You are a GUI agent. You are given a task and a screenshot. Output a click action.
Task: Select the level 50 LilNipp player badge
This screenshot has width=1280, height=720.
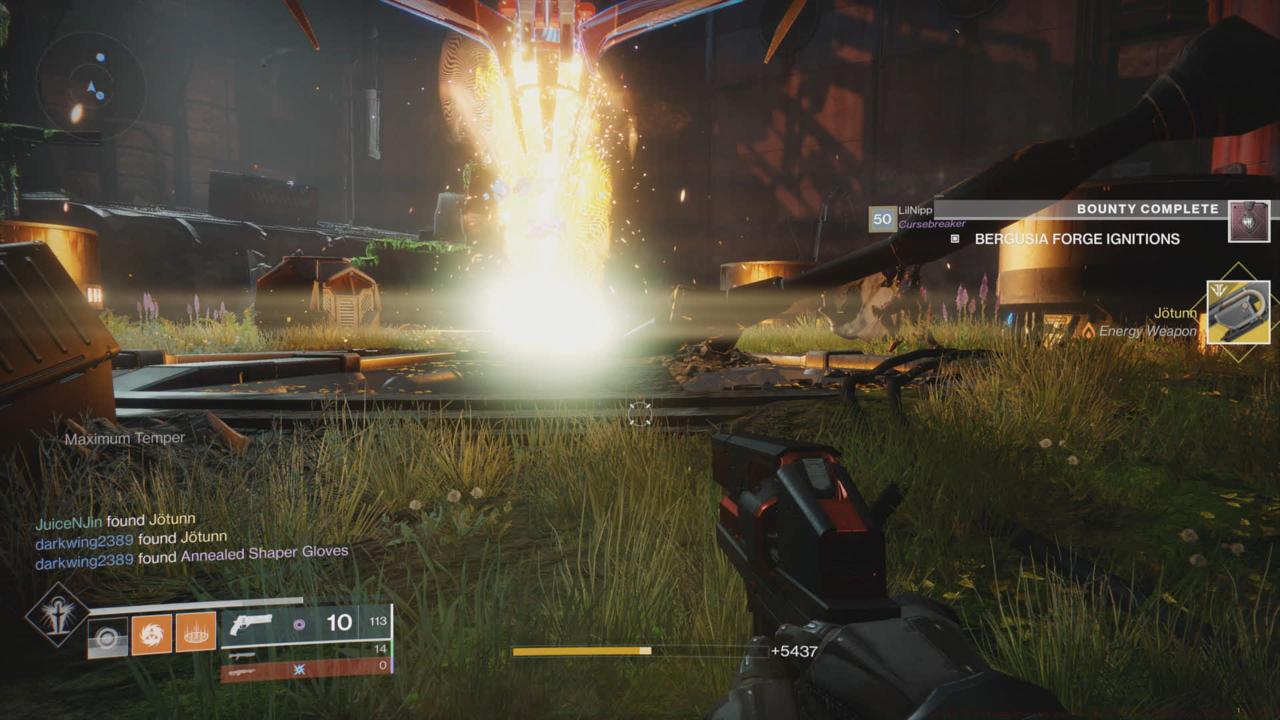(882, 218)
